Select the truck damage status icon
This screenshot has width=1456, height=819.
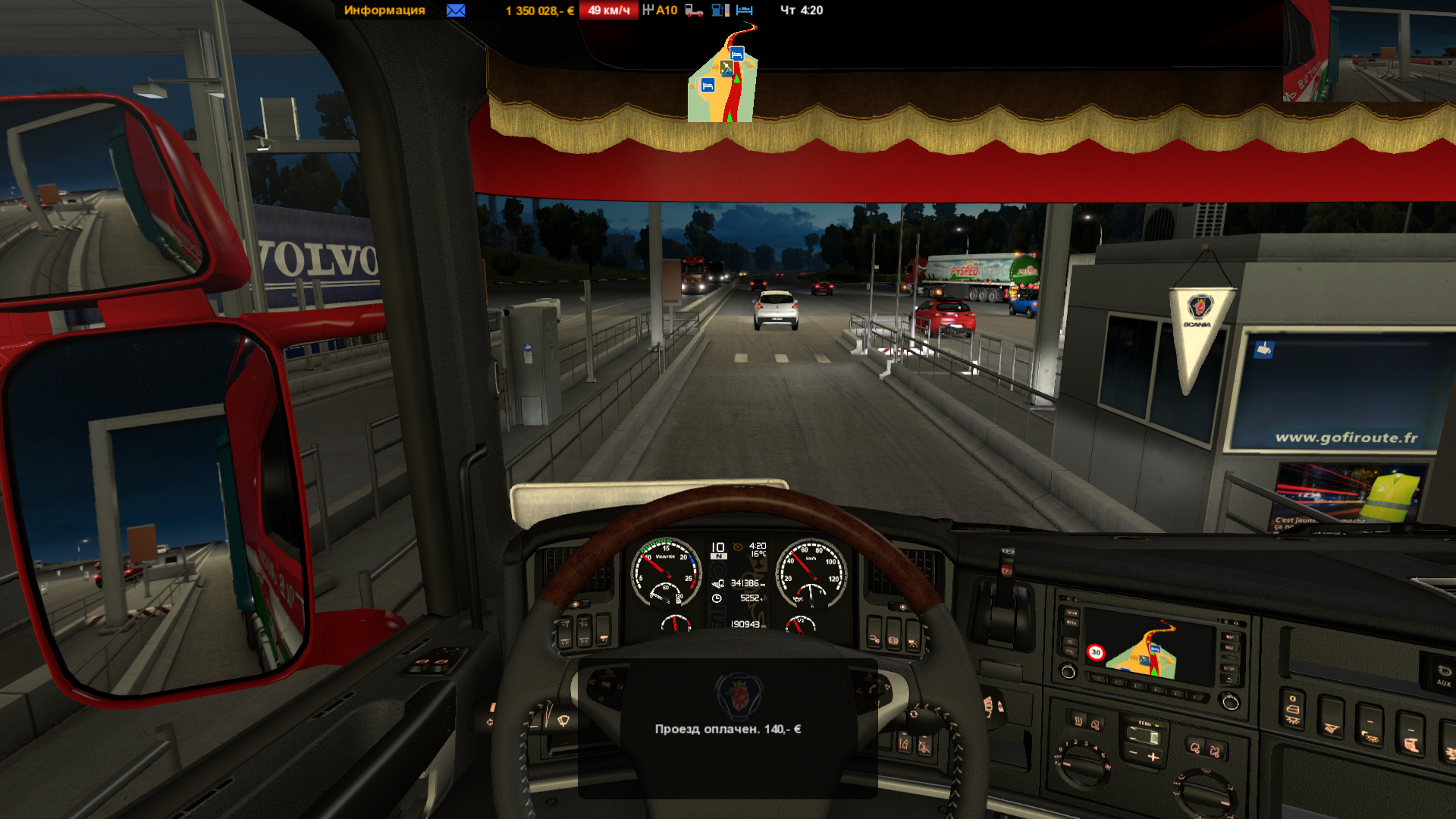click(x=694, y=11)
